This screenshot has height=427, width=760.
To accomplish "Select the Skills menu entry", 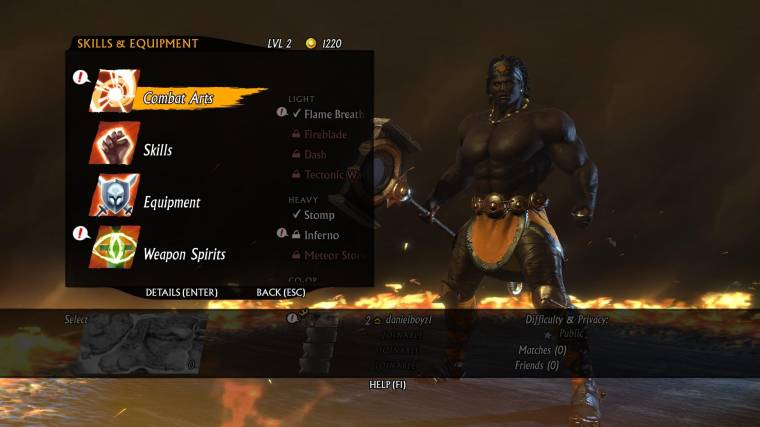I will tap(157, 150).
